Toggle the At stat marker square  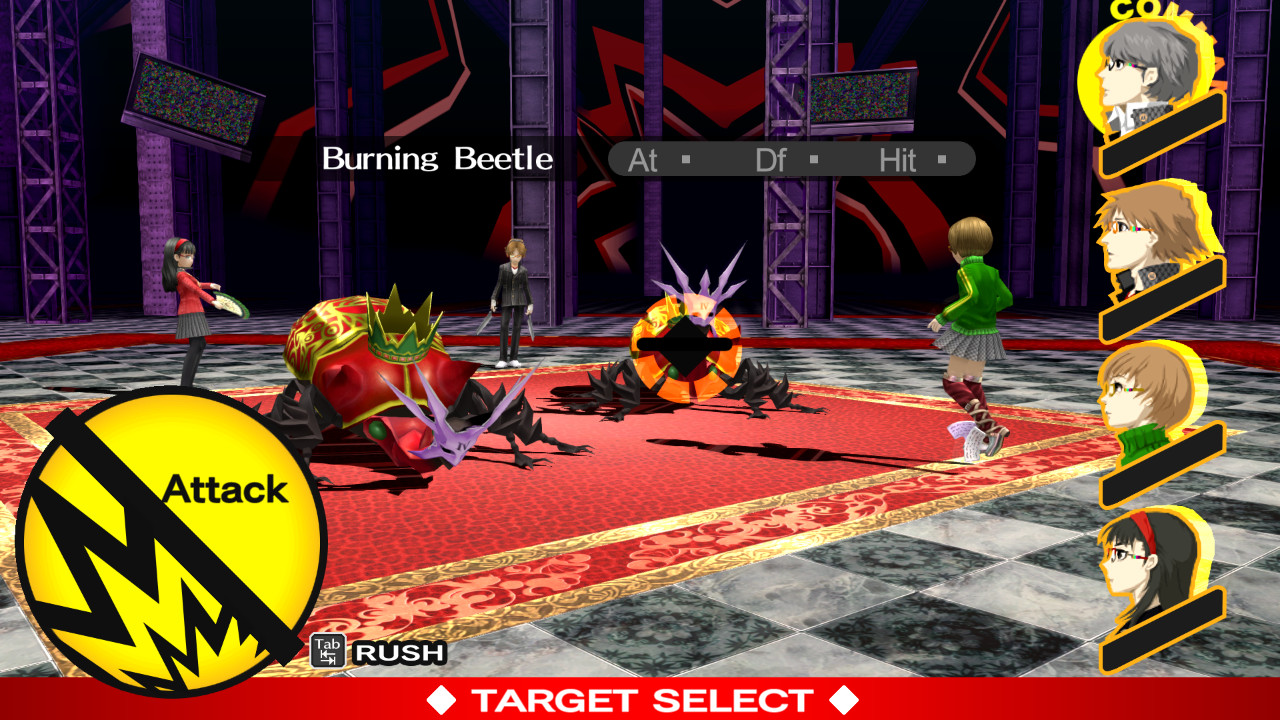coord(686,159)
